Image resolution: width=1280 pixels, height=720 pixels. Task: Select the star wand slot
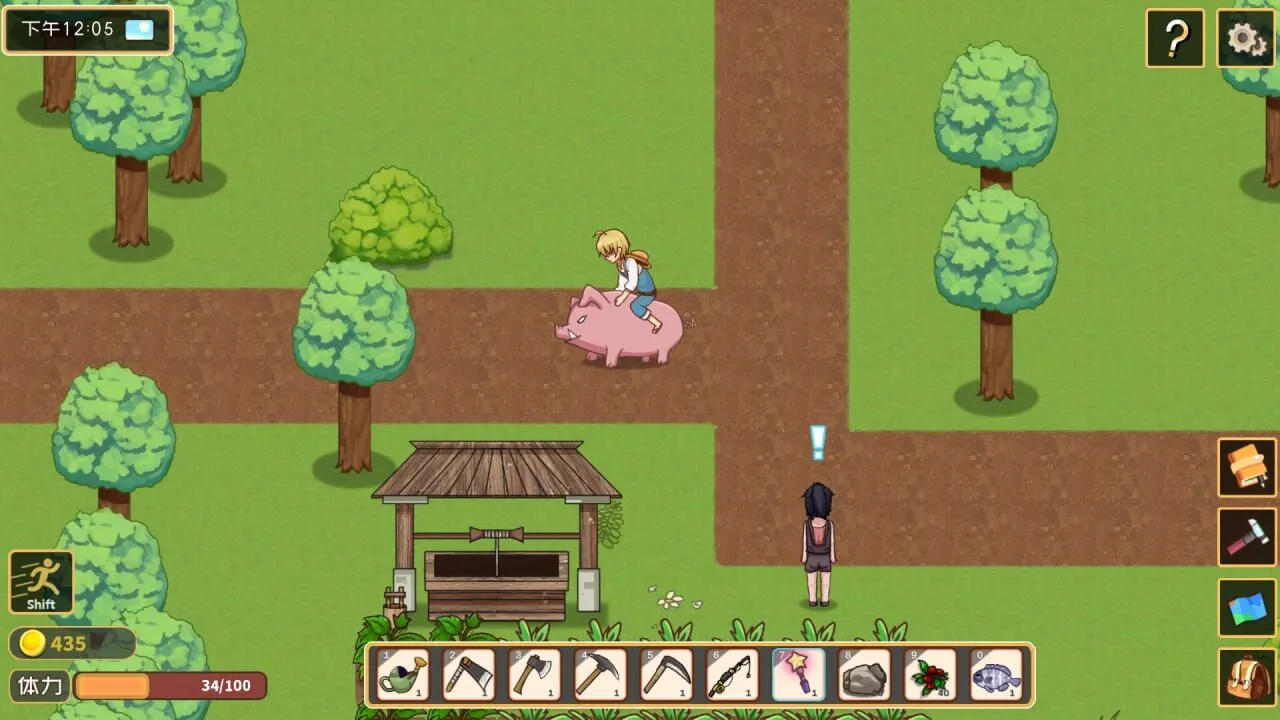pos(799,675)
